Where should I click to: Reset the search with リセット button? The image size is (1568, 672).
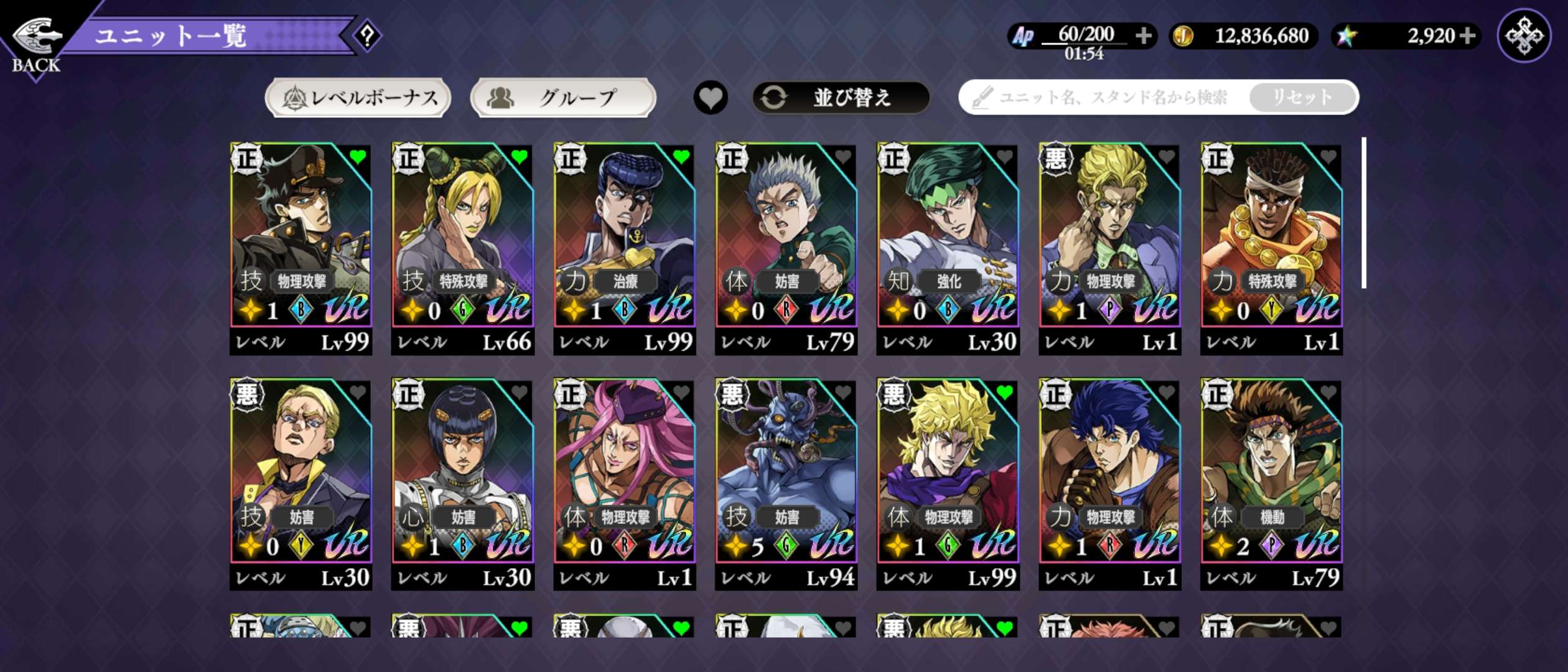coord(1302,98)
